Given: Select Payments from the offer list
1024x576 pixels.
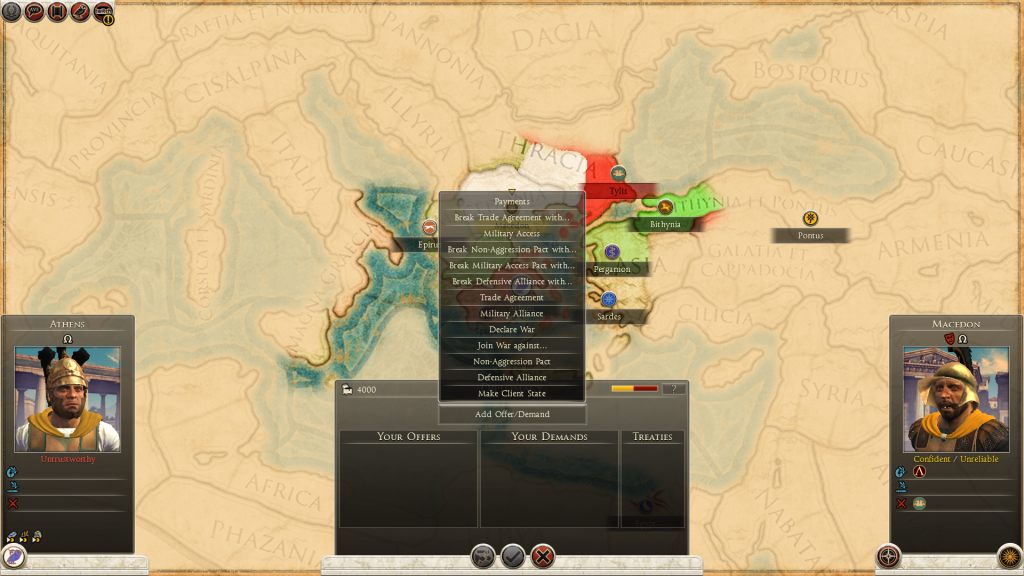Looking at the screenshot, I should (512, 202).
